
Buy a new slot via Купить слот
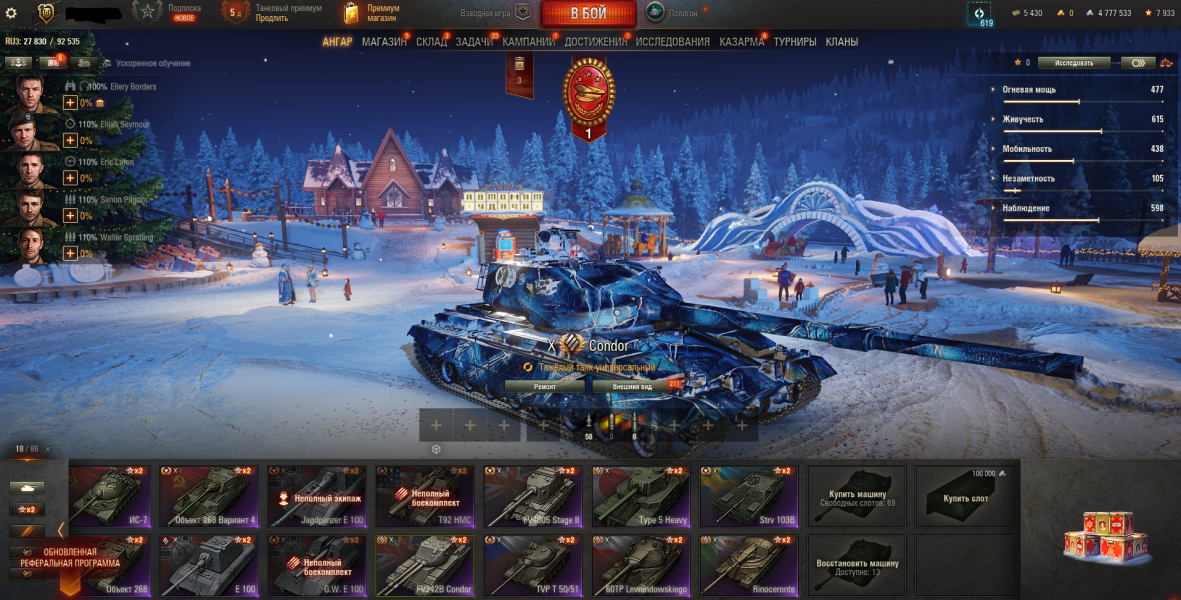click(965, 496)
